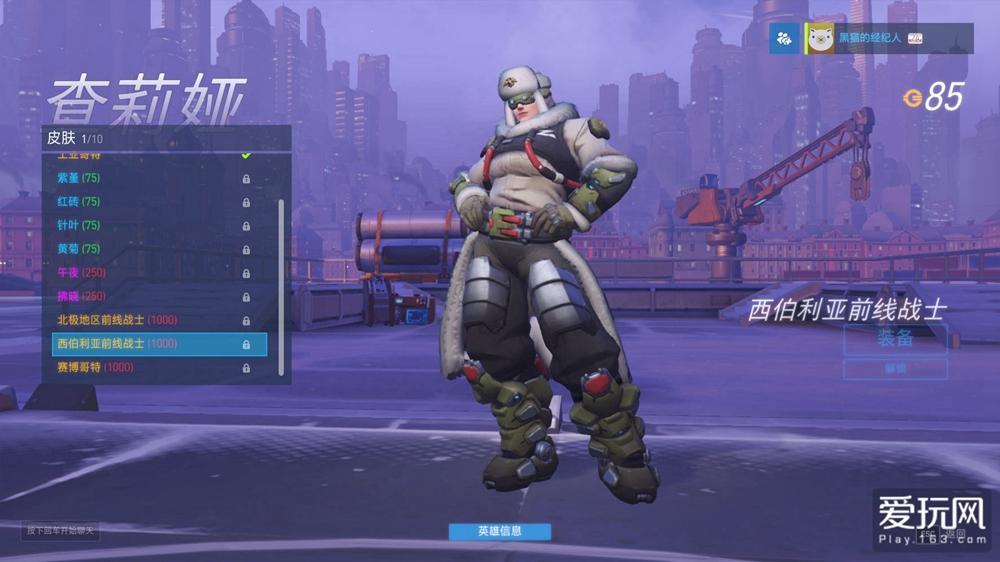Viewport: 1000px width, 562px height.
Task: Open the 英雄信息 hero info button
Action: 499,531
